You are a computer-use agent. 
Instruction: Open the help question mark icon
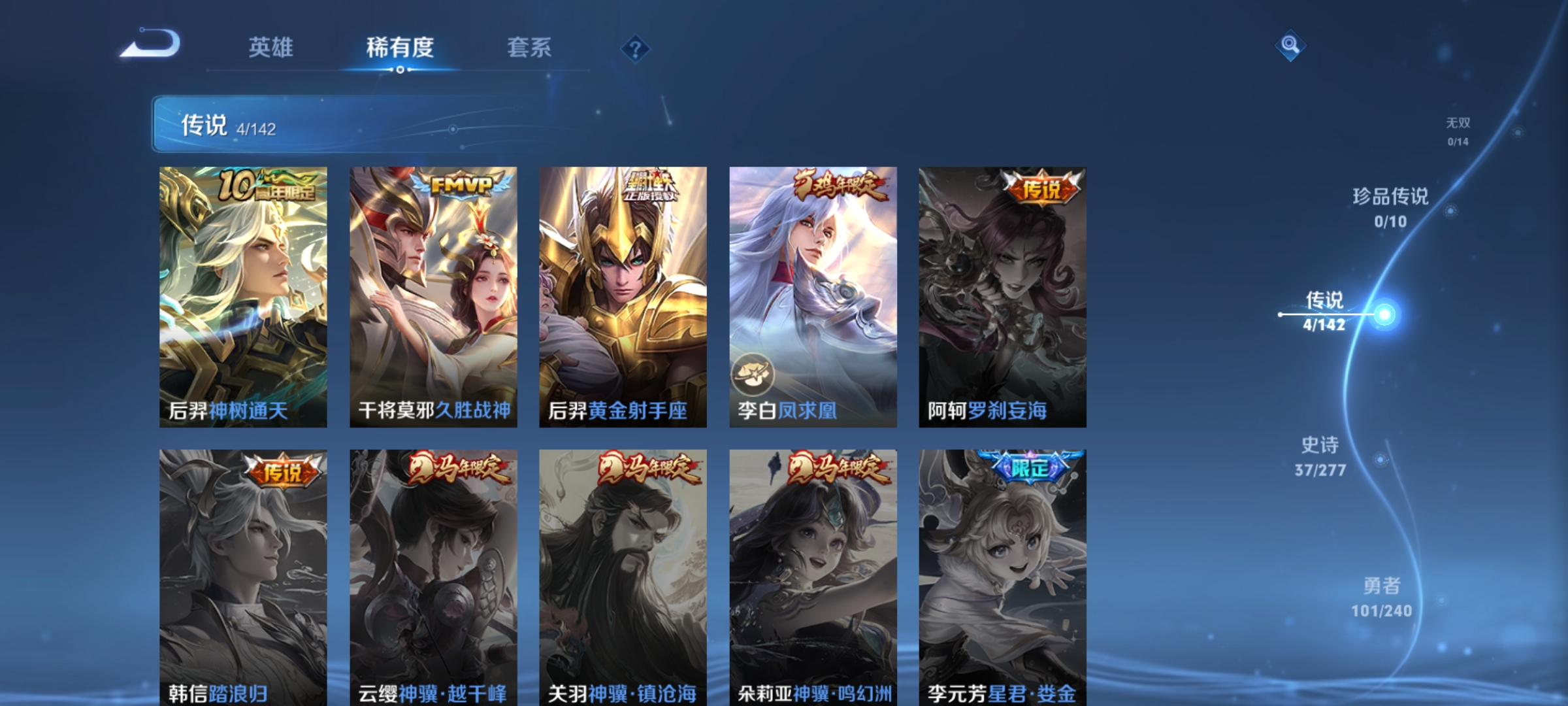click(636, 48)
